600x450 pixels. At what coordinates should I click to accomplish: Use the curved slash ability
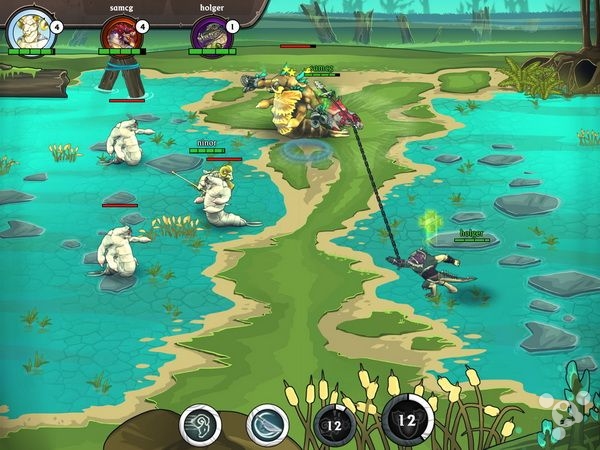click(266, 423)
